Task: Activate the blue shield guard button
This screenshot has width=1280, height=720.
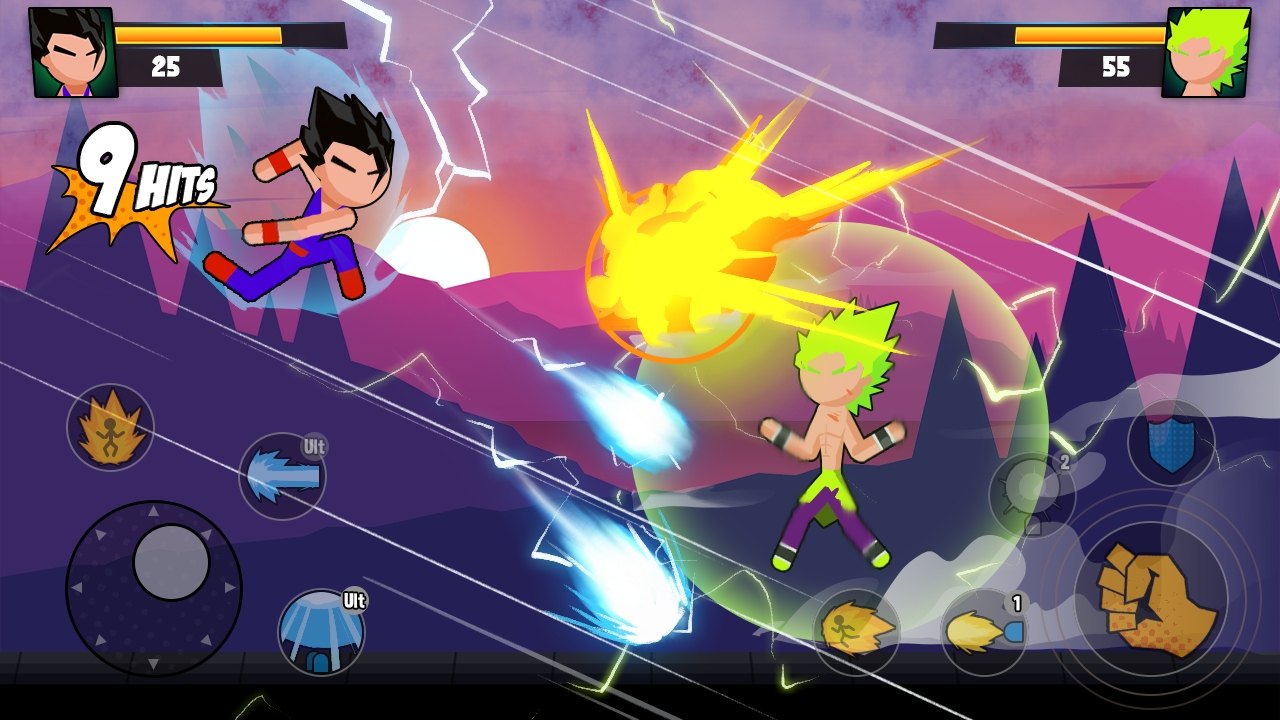Action: coord(1171,443)
